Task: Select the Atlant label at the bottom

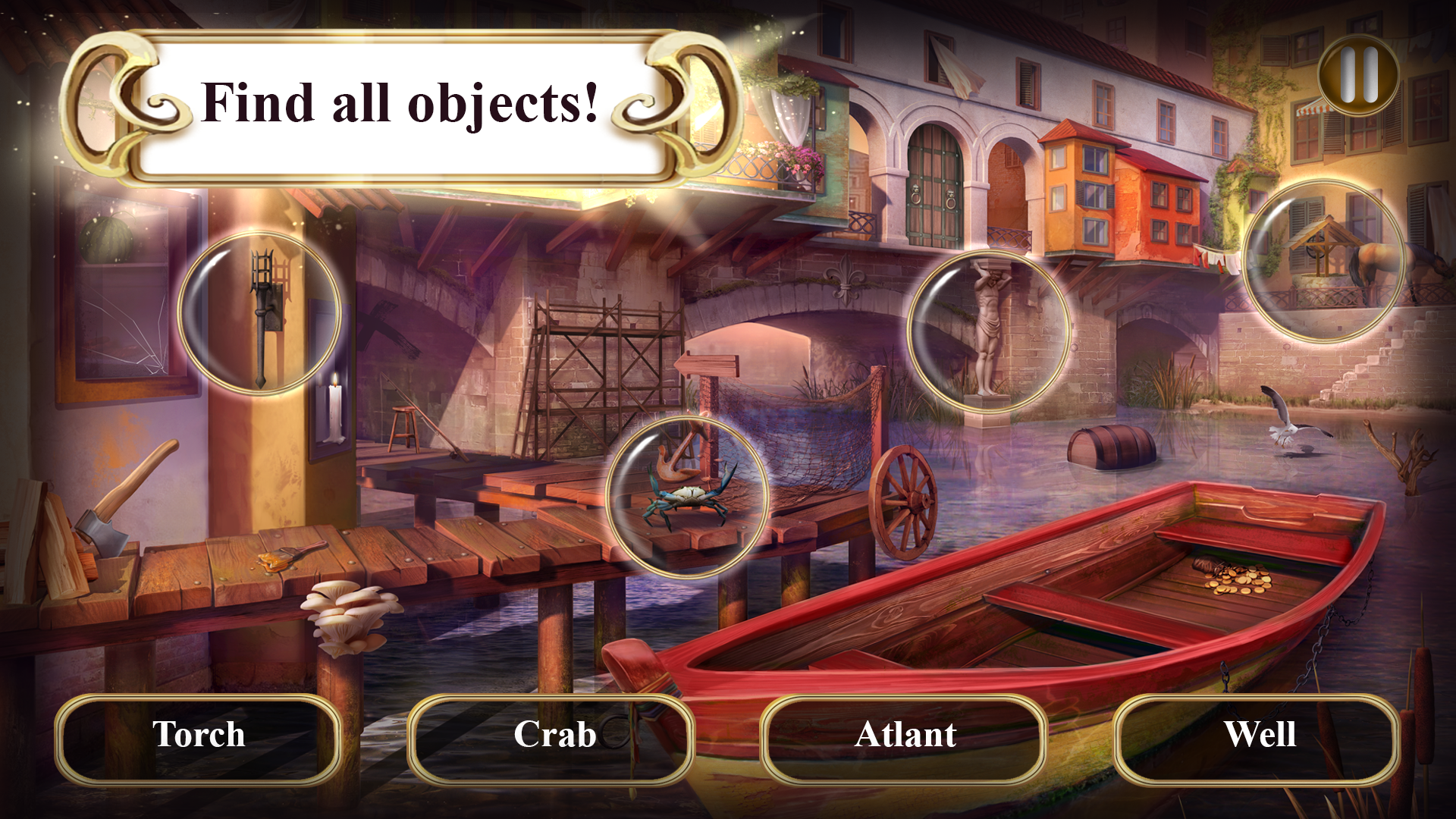Action: [x=906, y=734]
